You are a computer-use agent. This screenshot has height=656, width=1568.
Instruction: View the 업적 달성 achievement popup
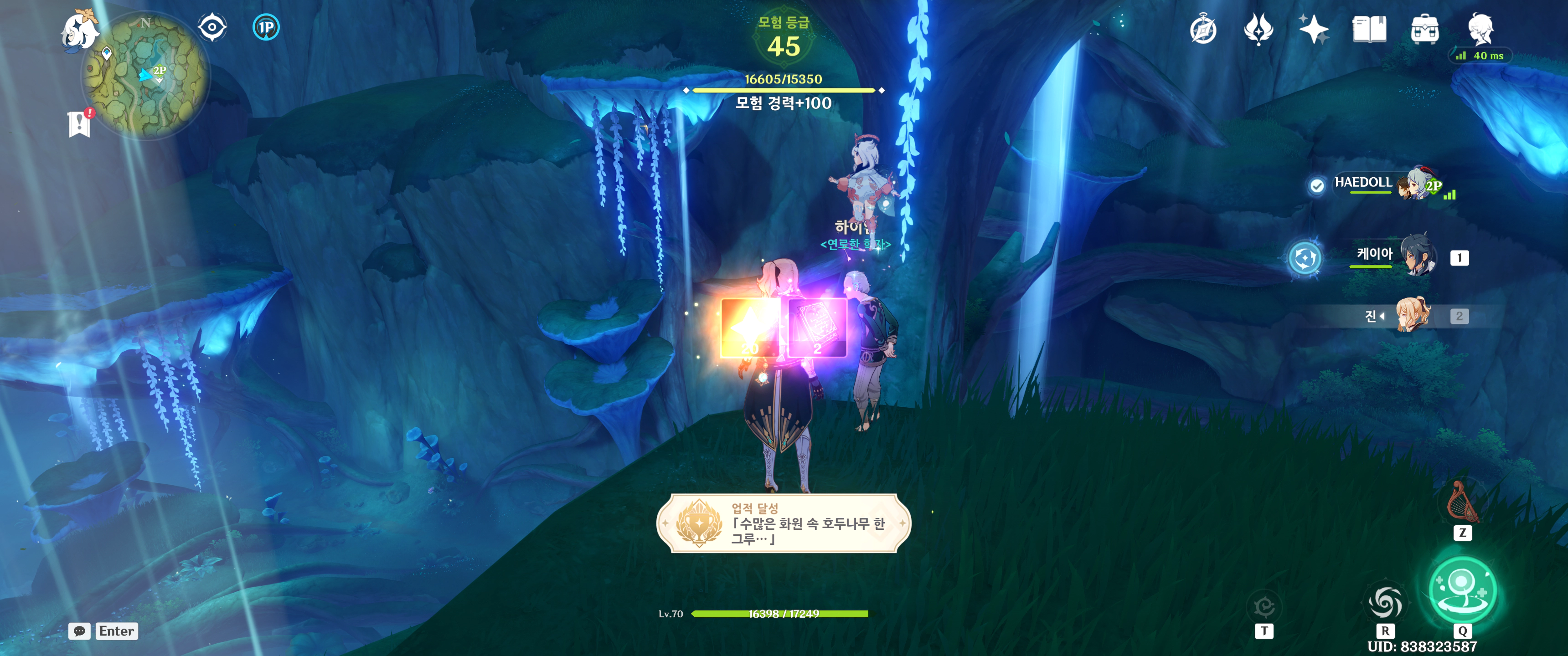point(784,523)
